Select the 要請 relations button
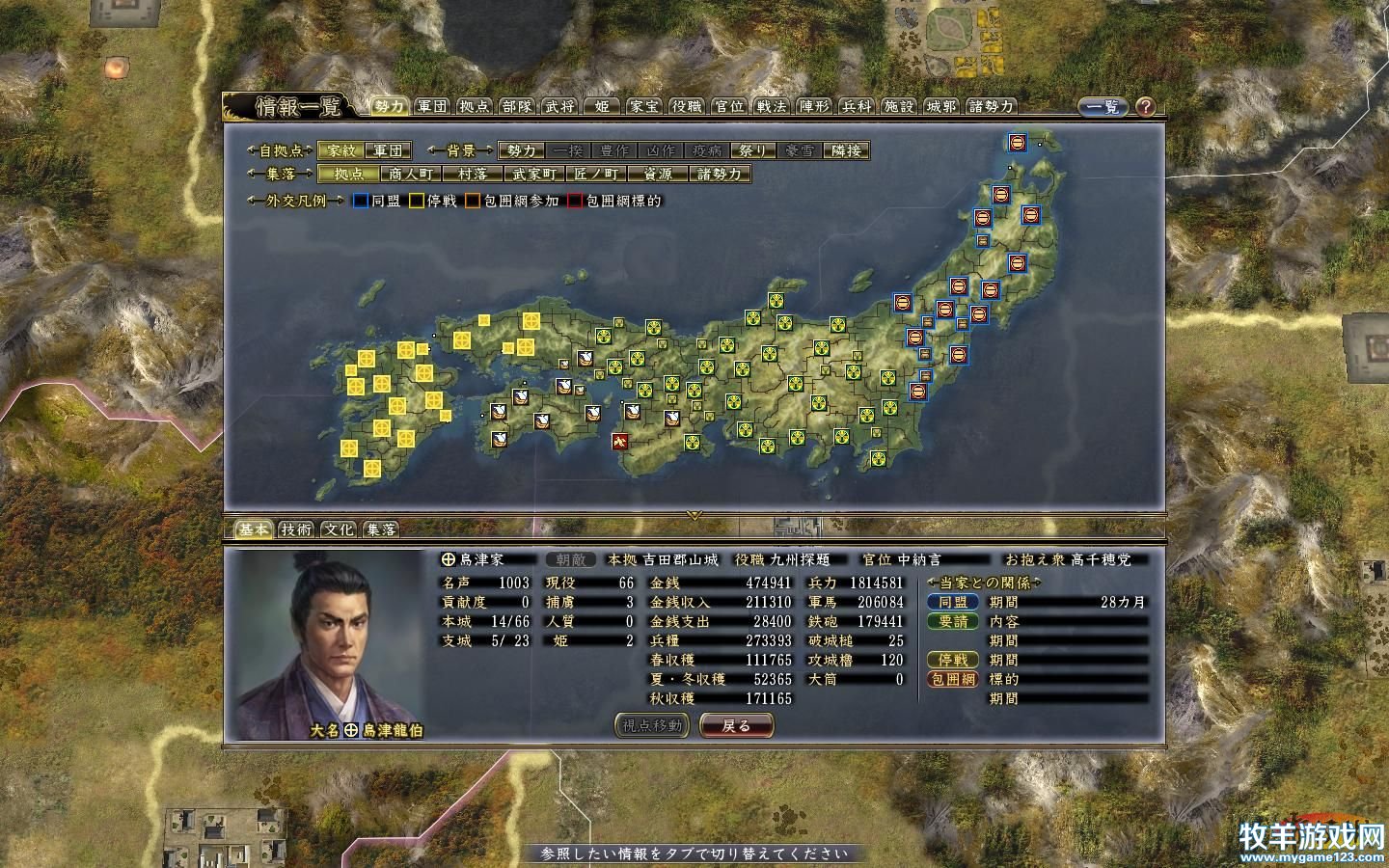This screenshot has width=1389, height=868. pos(952,621)
